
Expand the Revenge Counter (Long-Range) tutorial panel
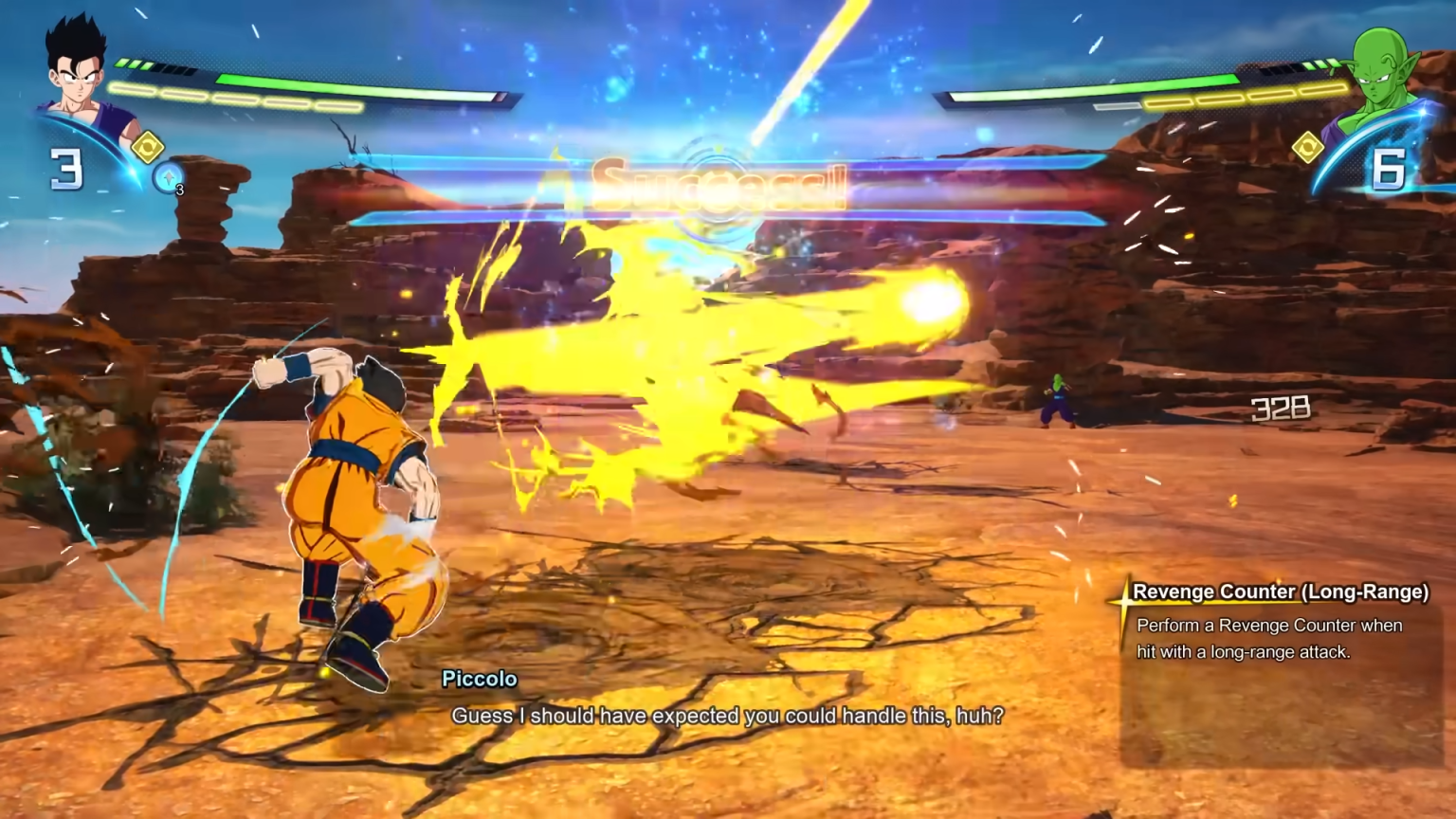(x=1275, y=664)
